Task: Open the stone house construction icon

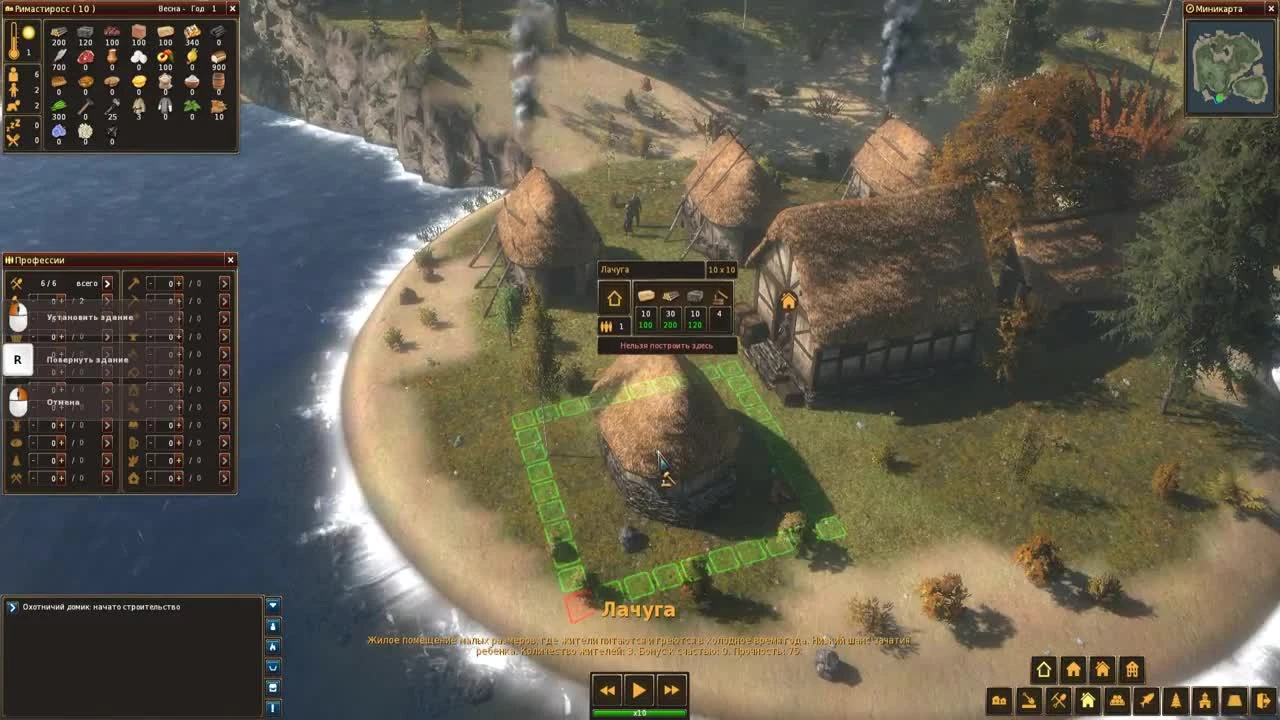Action: coord(1101,669)
